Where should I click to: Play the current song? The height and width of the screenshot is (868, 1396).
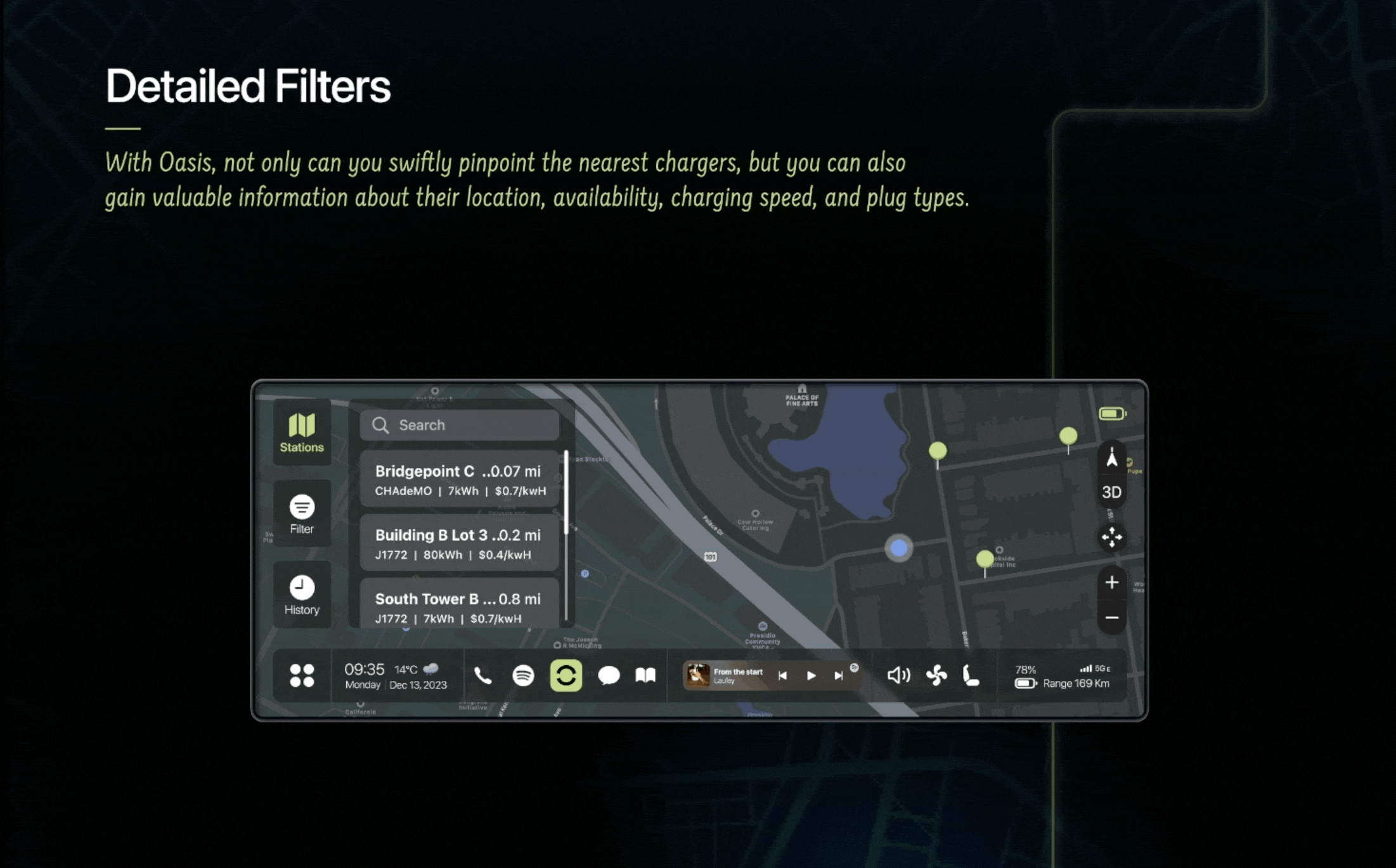[811, 676]
